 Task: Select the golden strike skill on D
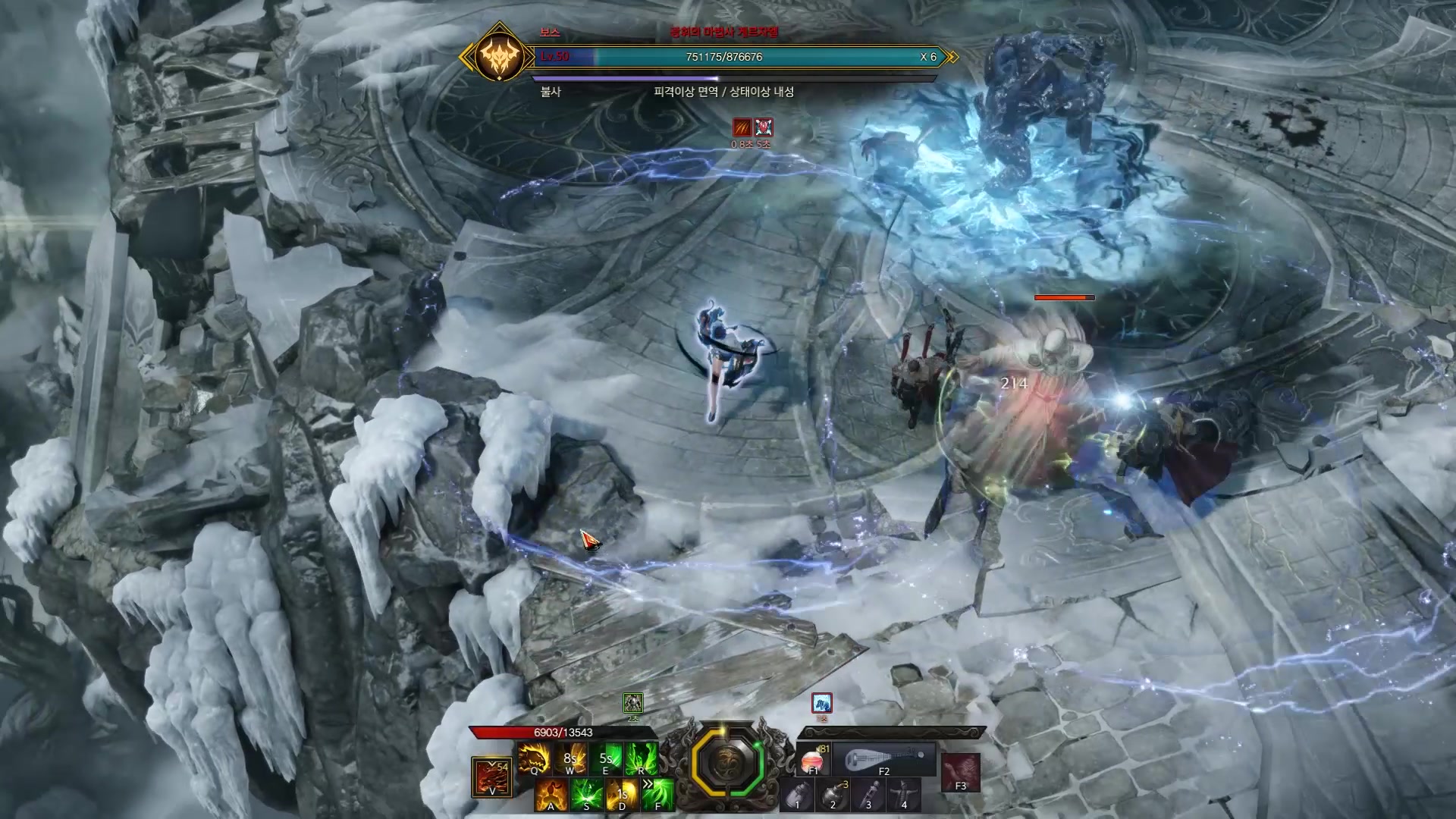point(622,794)
